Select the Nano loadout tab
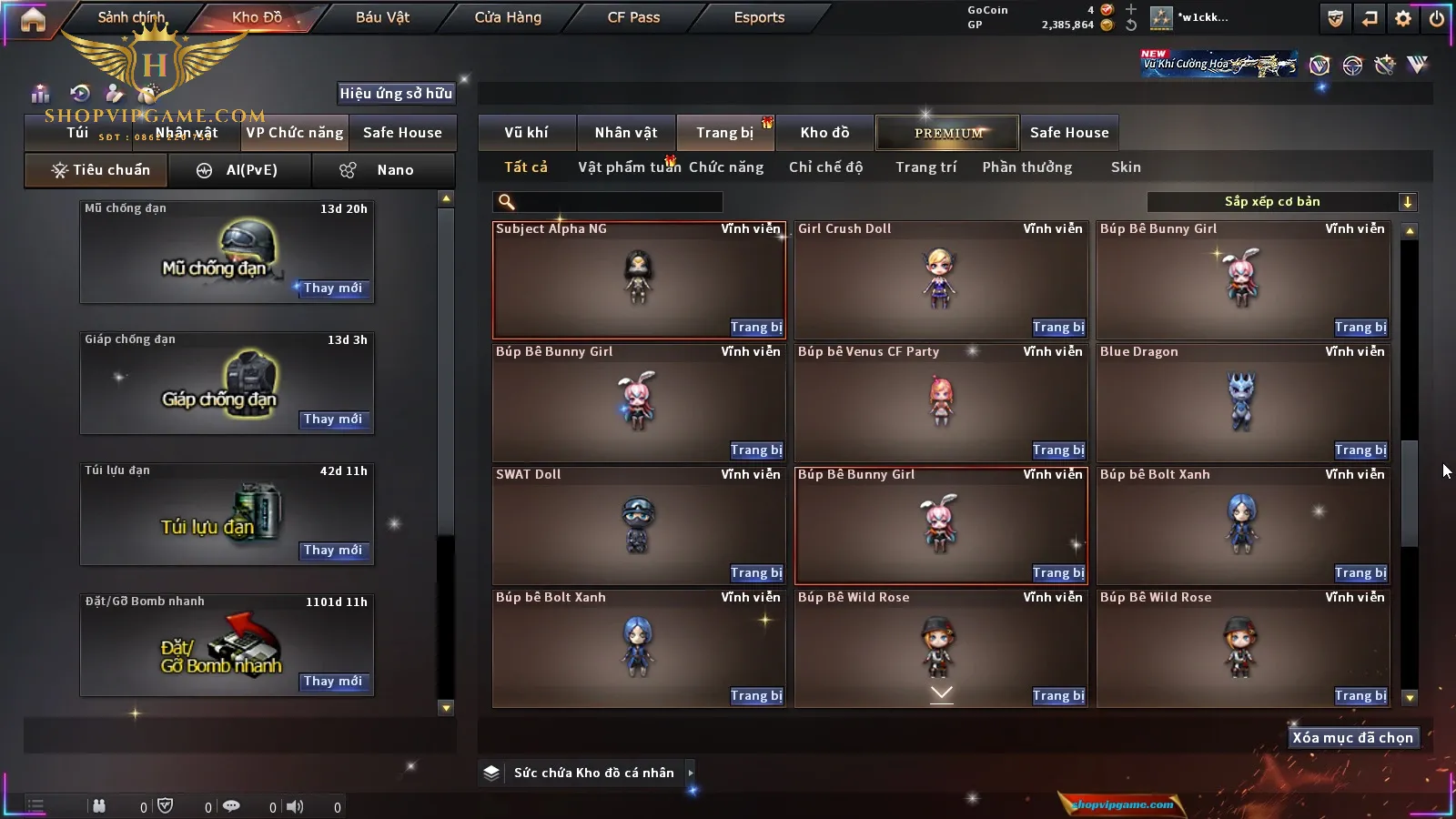The width and height of the screenshot is (1456, 819). (x=383, y=170)
